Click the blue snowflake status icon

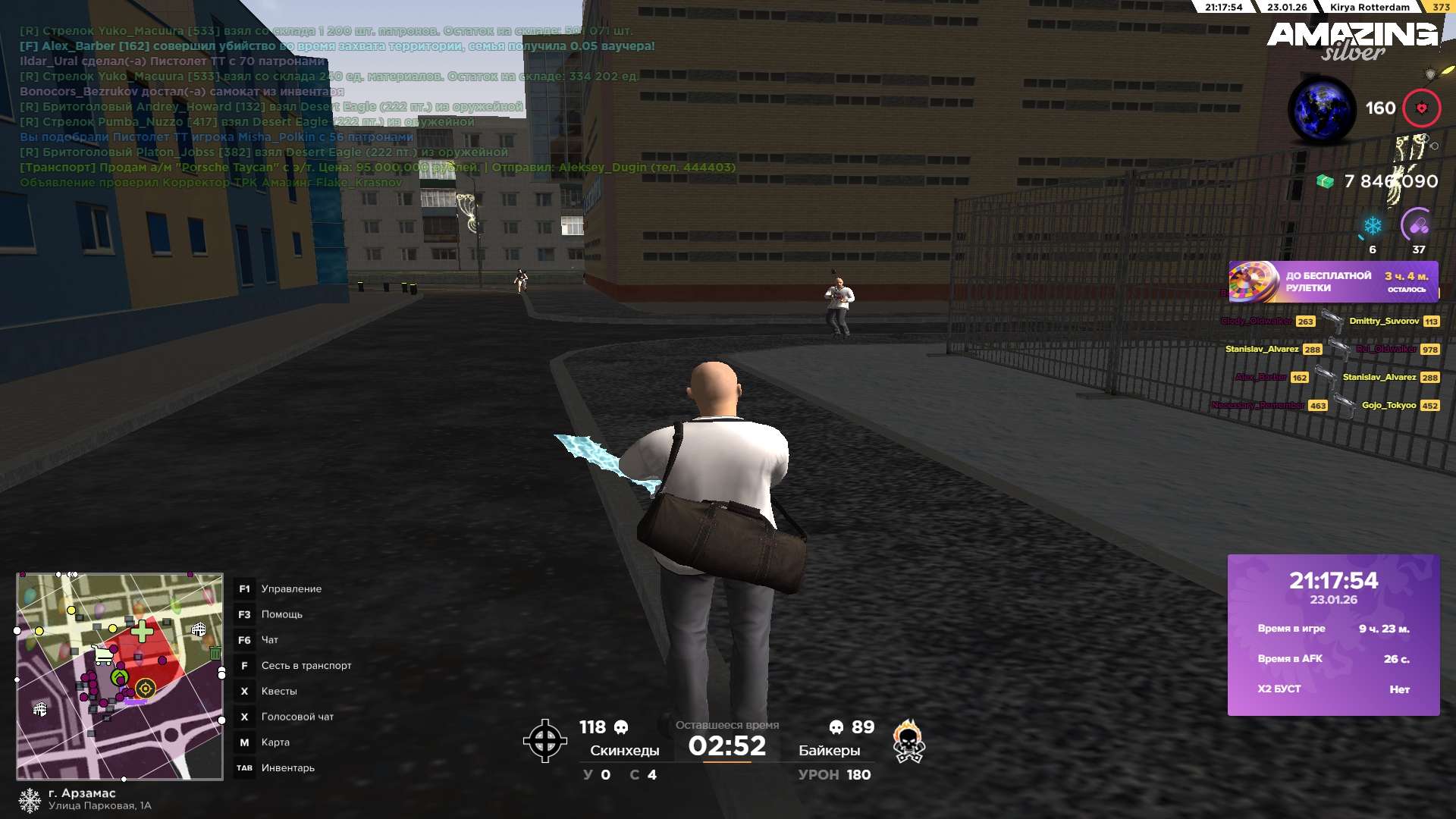pyautogui.click(x=1373, y=226)
